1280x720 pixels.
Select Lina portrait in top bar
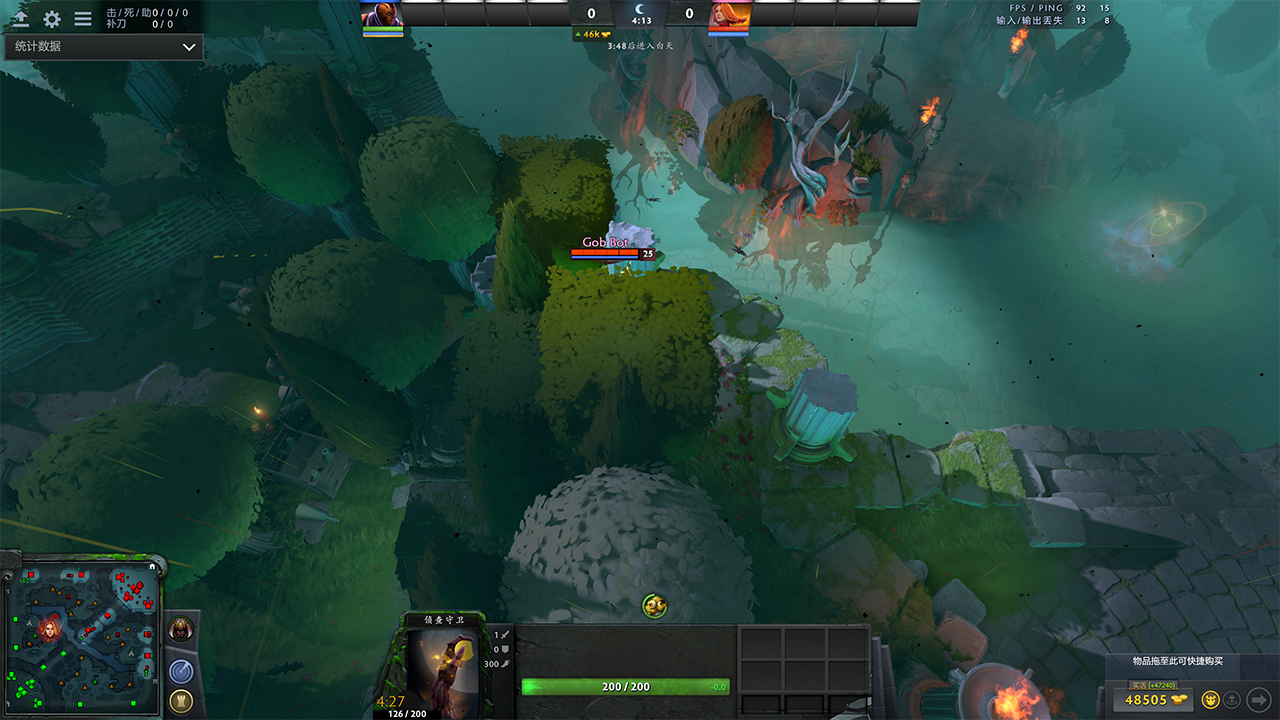coord(729,14)
